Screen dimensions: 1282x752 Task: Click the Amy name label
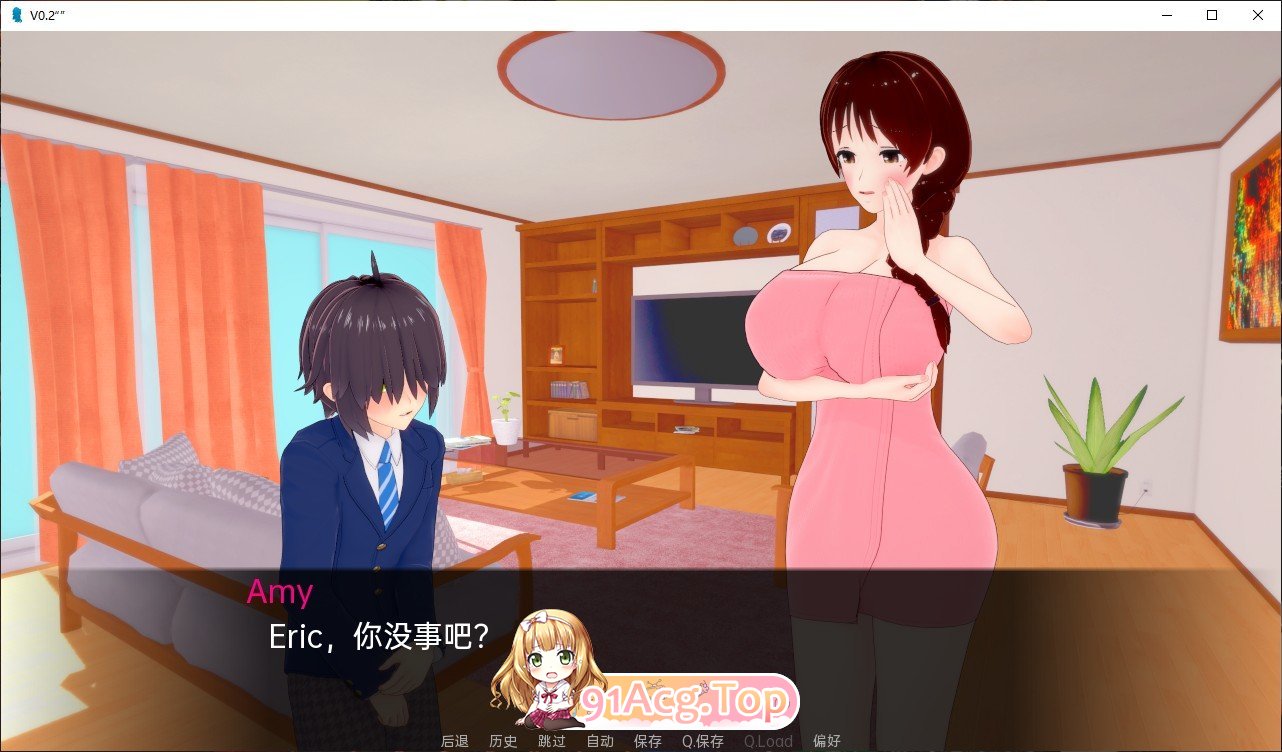tap(281, 593)
